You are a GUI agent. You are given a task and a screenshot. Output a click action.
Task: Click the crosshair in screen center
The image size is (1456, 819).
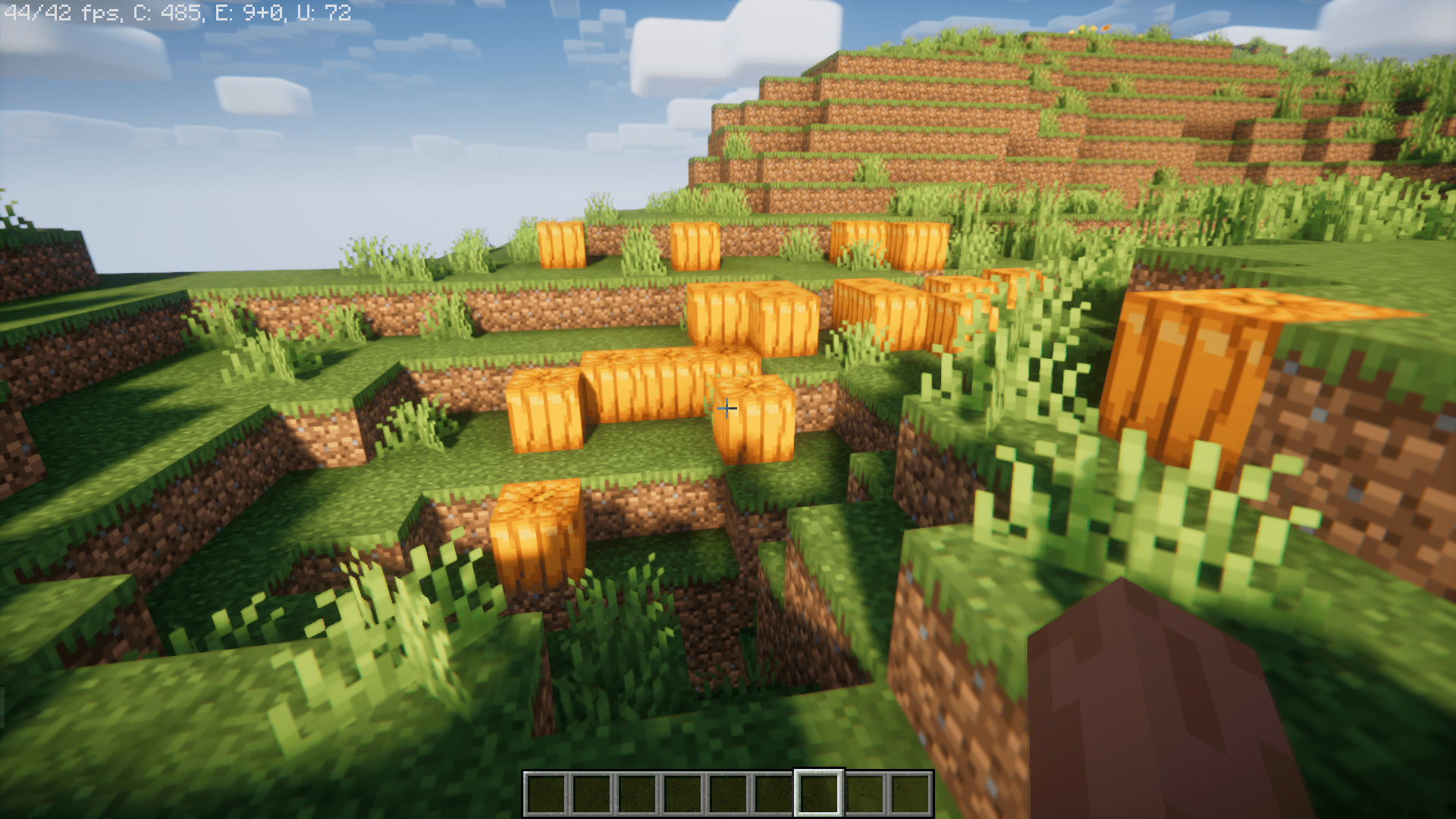tap(726, 409)
